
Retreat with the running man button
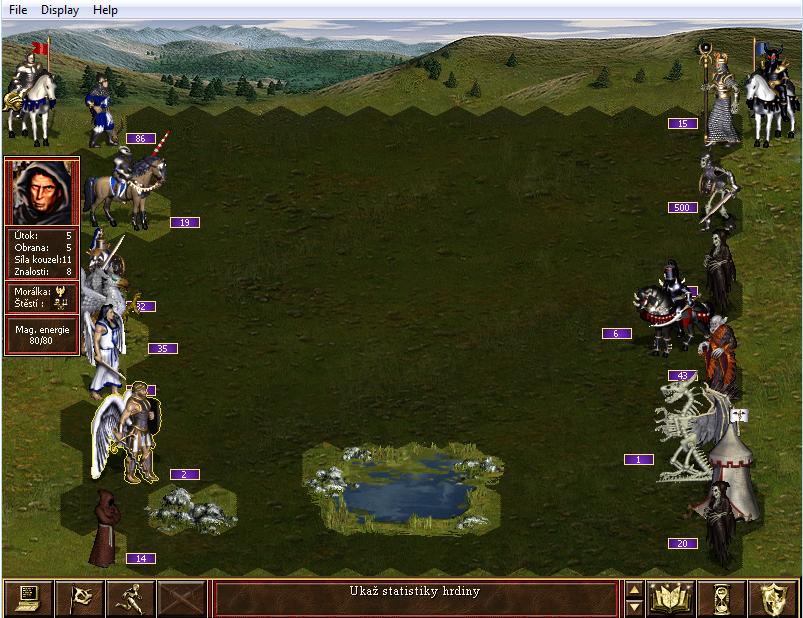[x=131, y=598]
